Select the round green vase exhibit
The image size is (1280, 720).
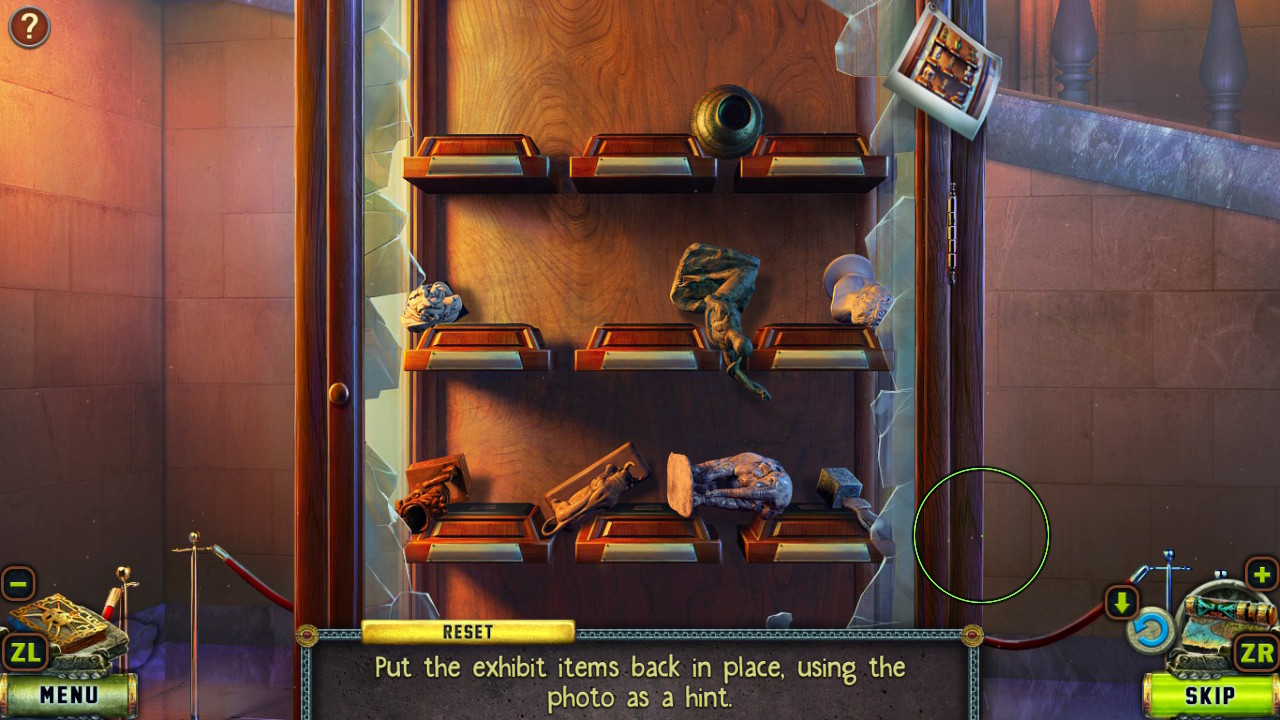click(x=726, y=120)
